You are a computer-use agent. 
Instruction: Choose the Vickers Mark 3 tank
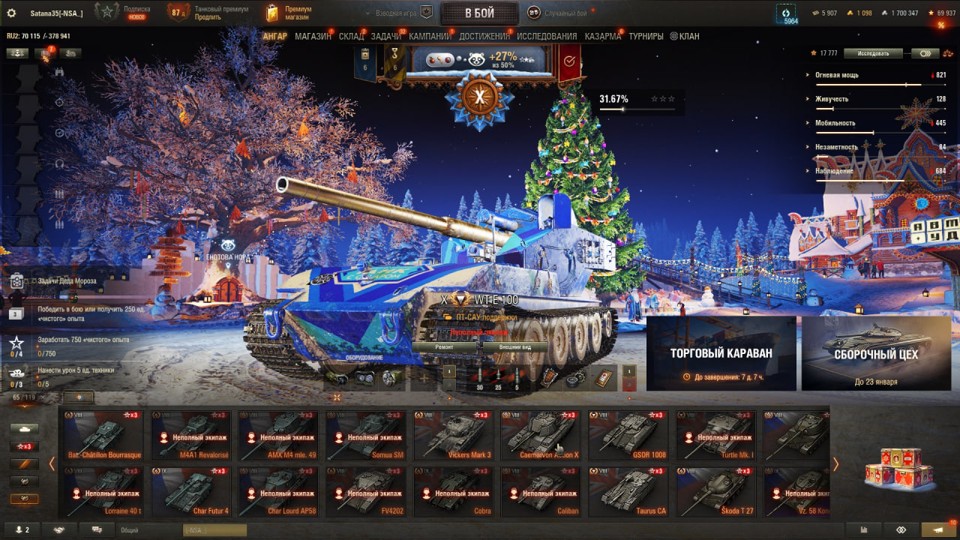453,435
